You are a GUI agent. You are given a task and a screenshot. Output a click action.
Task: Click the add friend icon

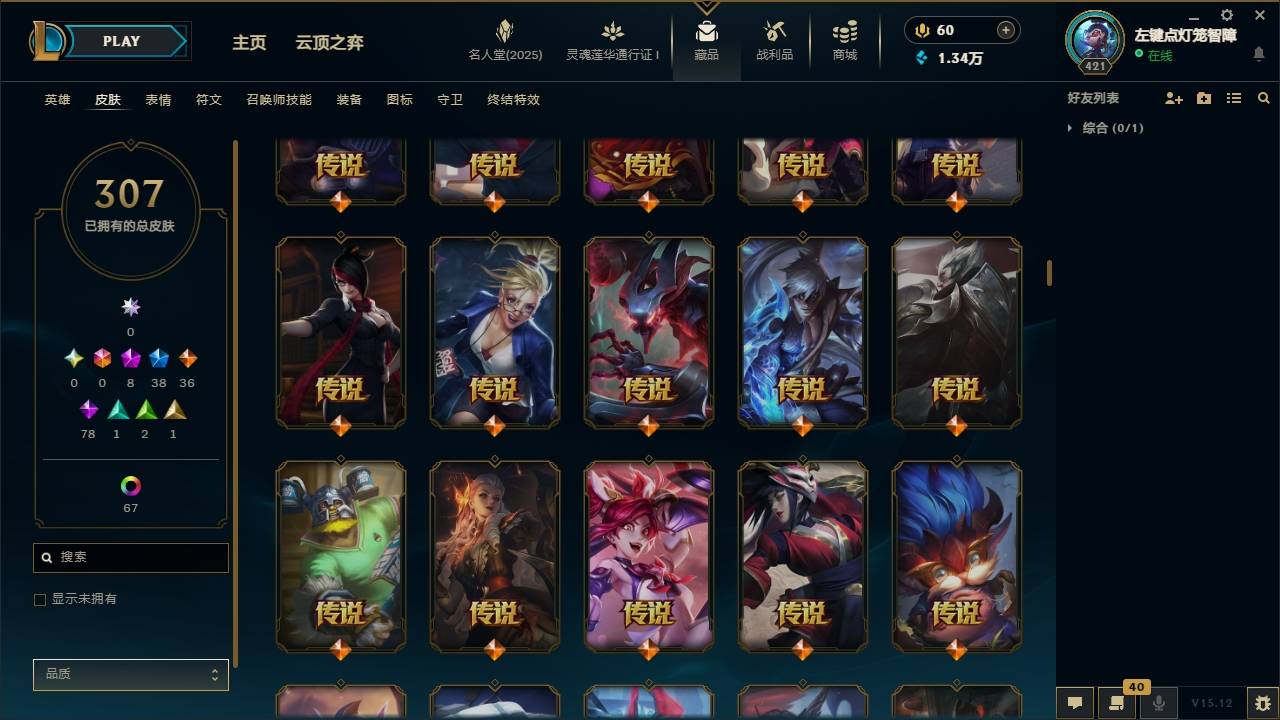1172,97
